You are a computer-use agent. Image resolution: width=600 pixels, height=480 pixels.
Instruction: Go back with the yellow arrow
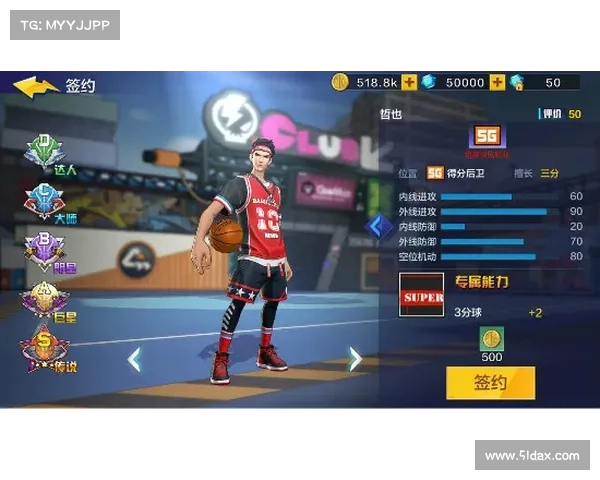[35, 86]
